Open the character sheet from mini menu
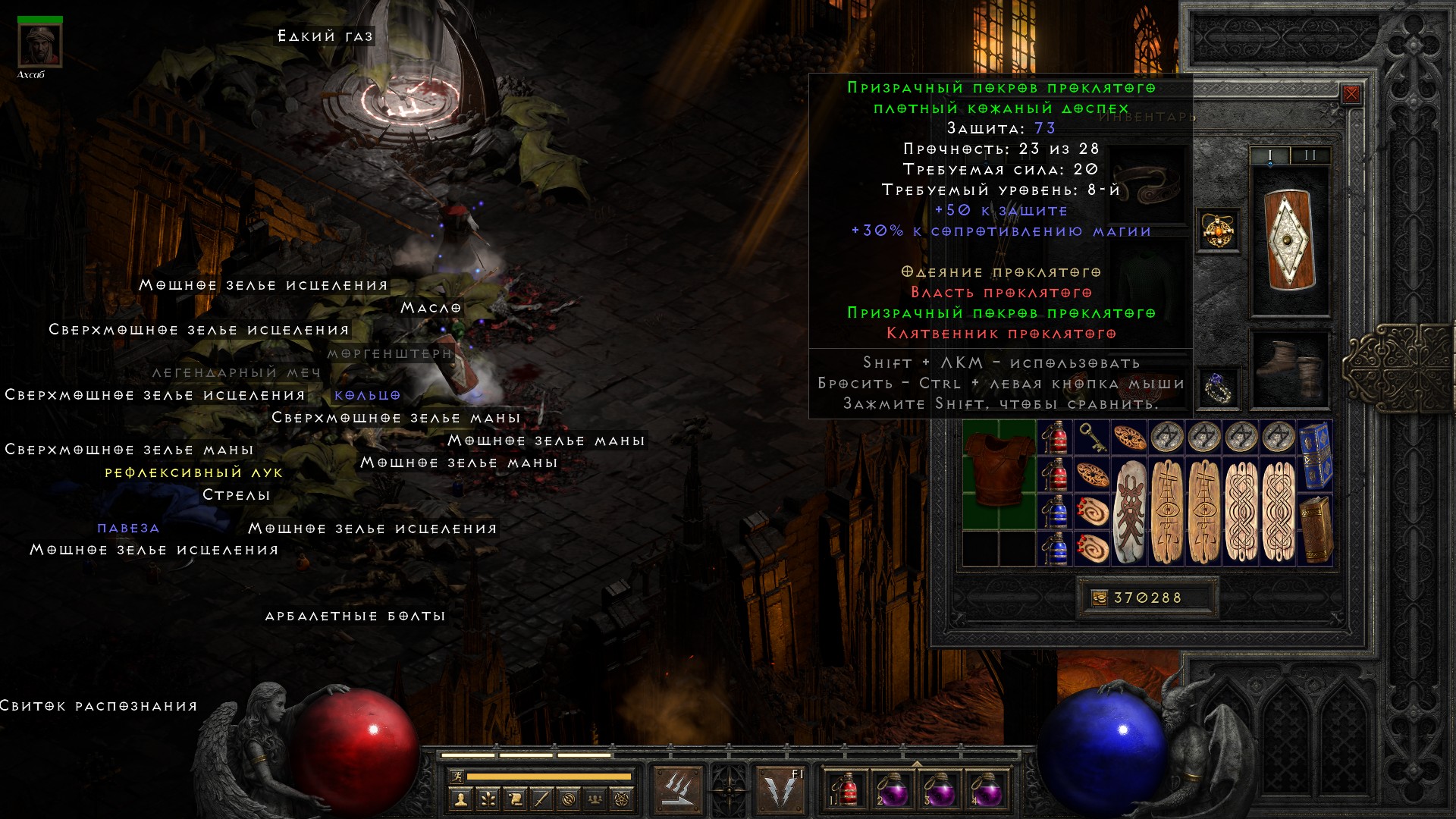This screenshot has width=1456, height=819. [x=460, y=799]
